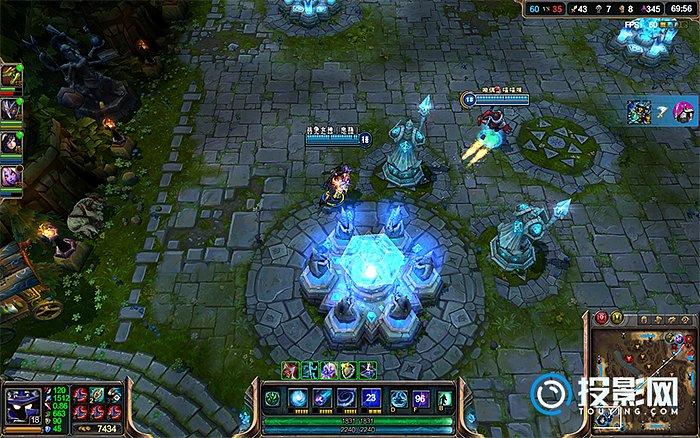Select Veigar's champion portrait
The height and width of the screenshot is (438, 700).
22,405
